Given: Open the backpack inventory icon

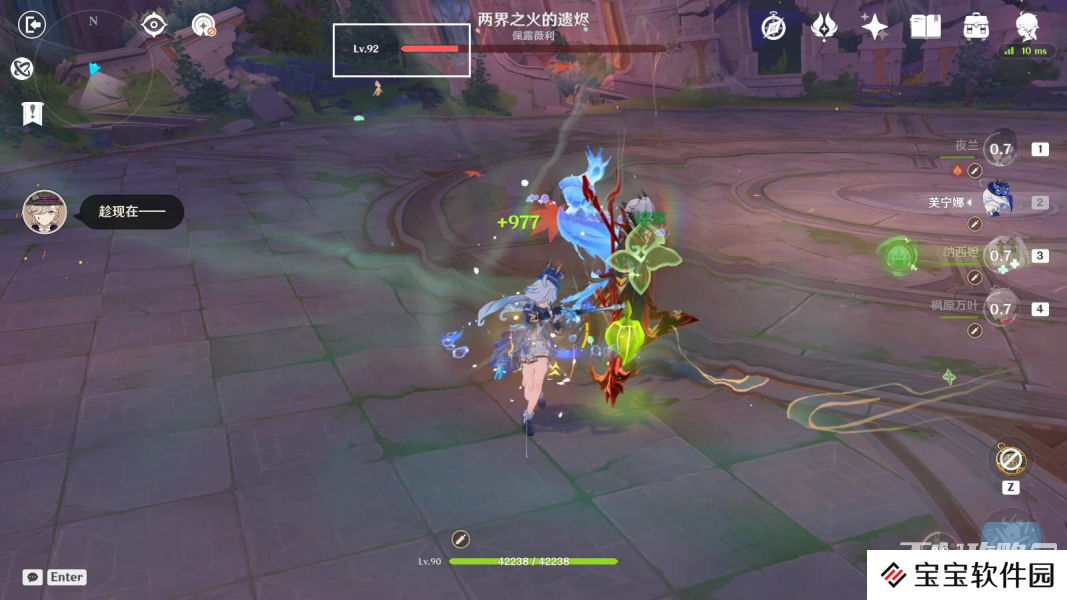Looking at the screenshot, I should (977, 27).
